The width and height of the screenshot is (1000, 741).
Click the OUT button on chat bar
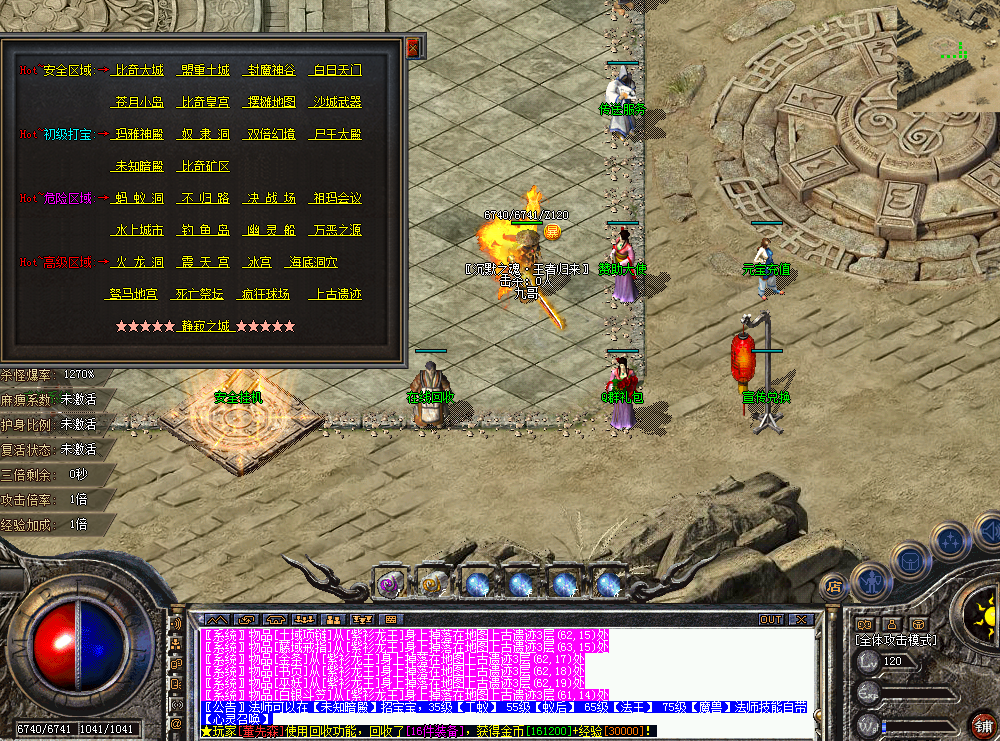point(771,620)
